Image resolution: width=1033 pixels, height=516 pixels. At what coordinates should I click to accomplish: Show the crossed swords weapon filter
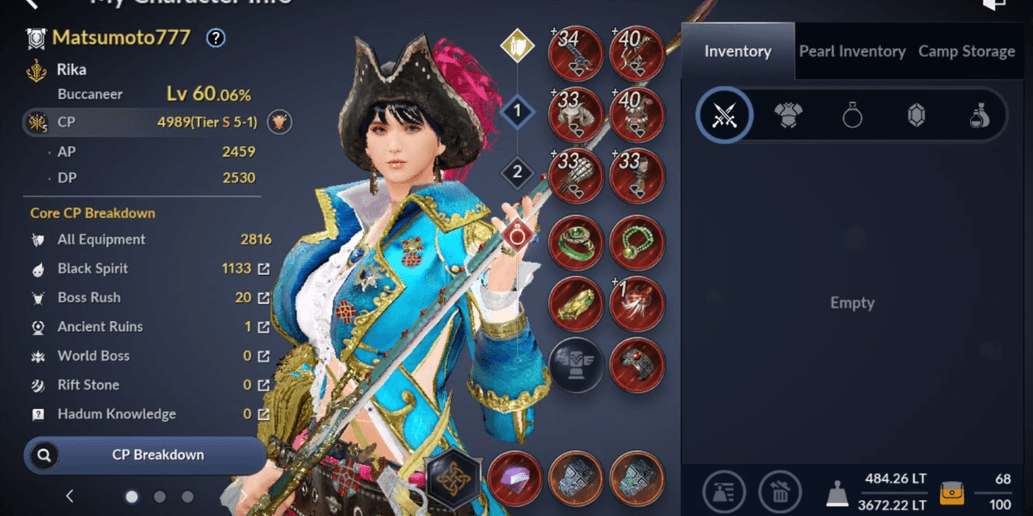click(x=724, y=116)
